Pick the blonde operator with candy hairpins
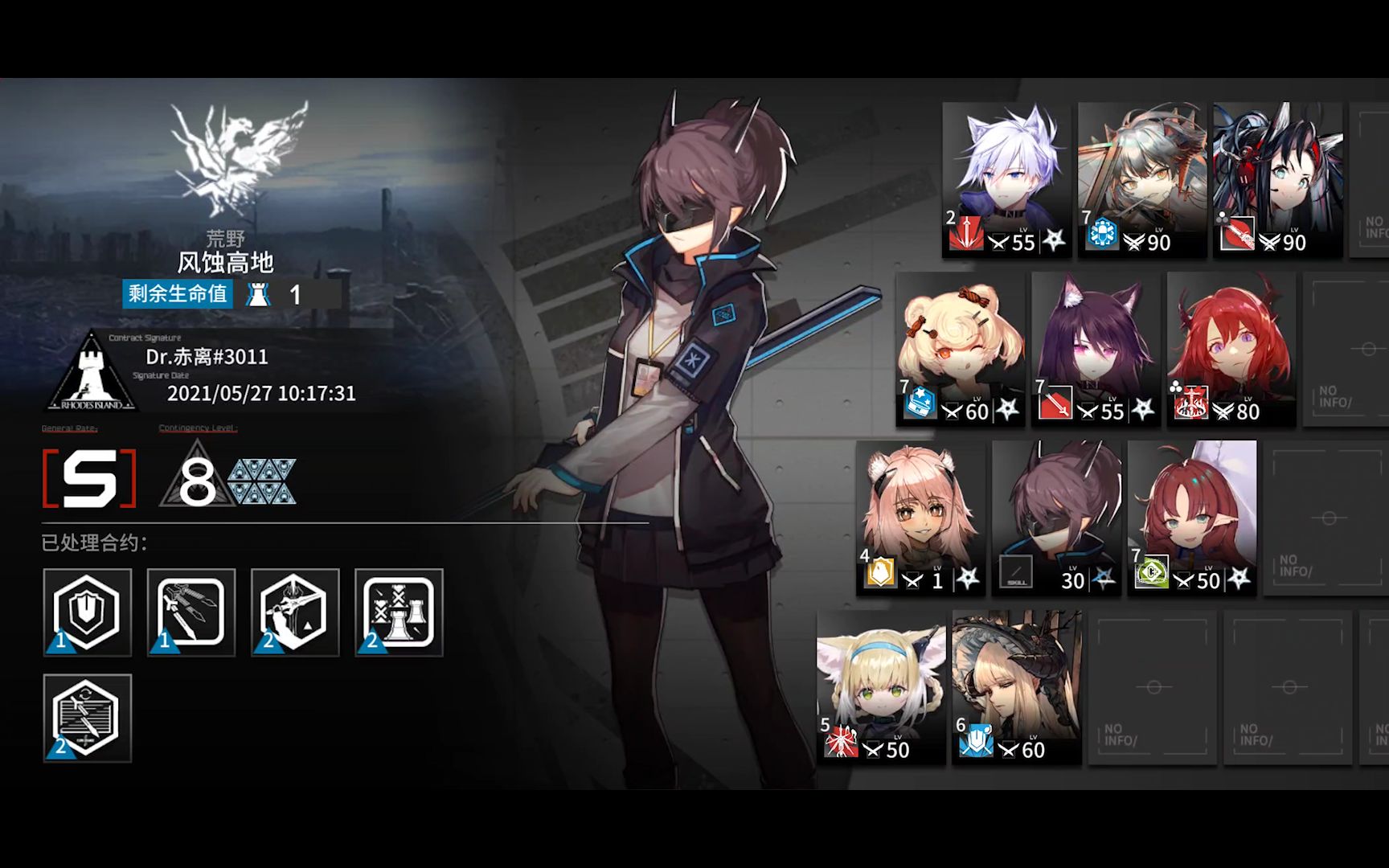Viewport: 1389px width, 868px height. [x=961, y=347]
